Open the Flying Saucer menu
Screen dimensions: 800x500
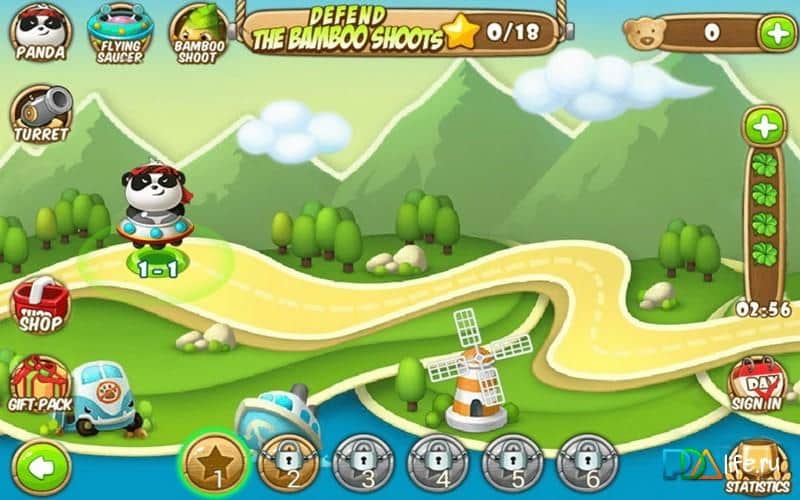(119, 29)
